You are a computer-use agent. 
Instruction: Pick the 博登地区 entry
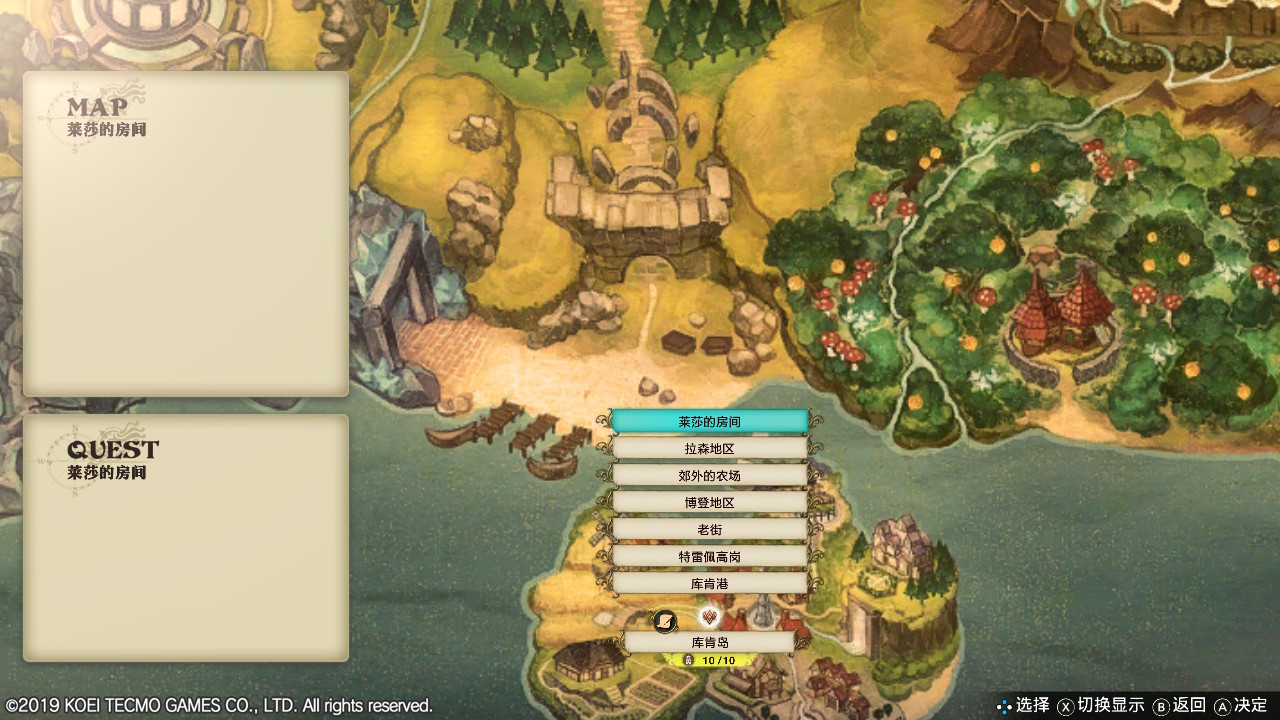(x=709, y=503)
